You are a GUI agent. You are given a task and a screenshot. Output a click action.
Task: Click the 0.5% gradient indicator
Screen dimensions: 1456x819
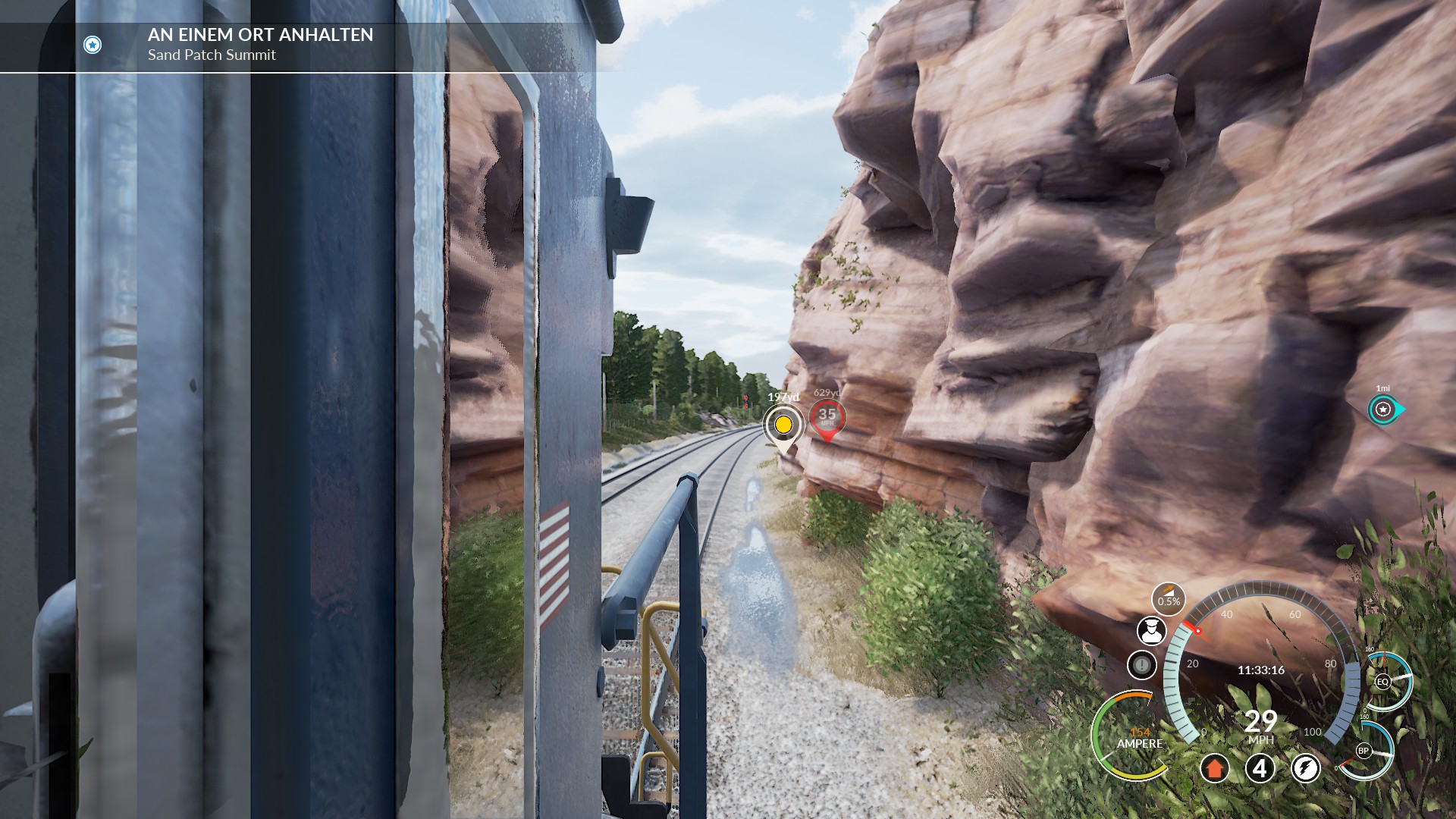click(1169, 599)
